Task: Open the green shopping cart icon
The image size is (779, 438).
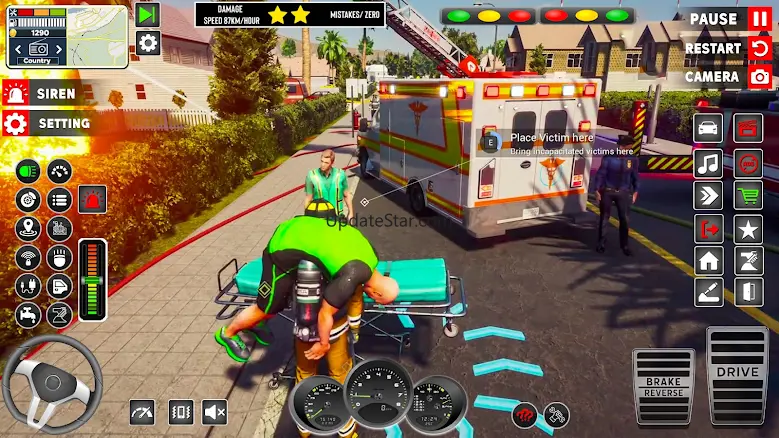Action: (748, 195)
